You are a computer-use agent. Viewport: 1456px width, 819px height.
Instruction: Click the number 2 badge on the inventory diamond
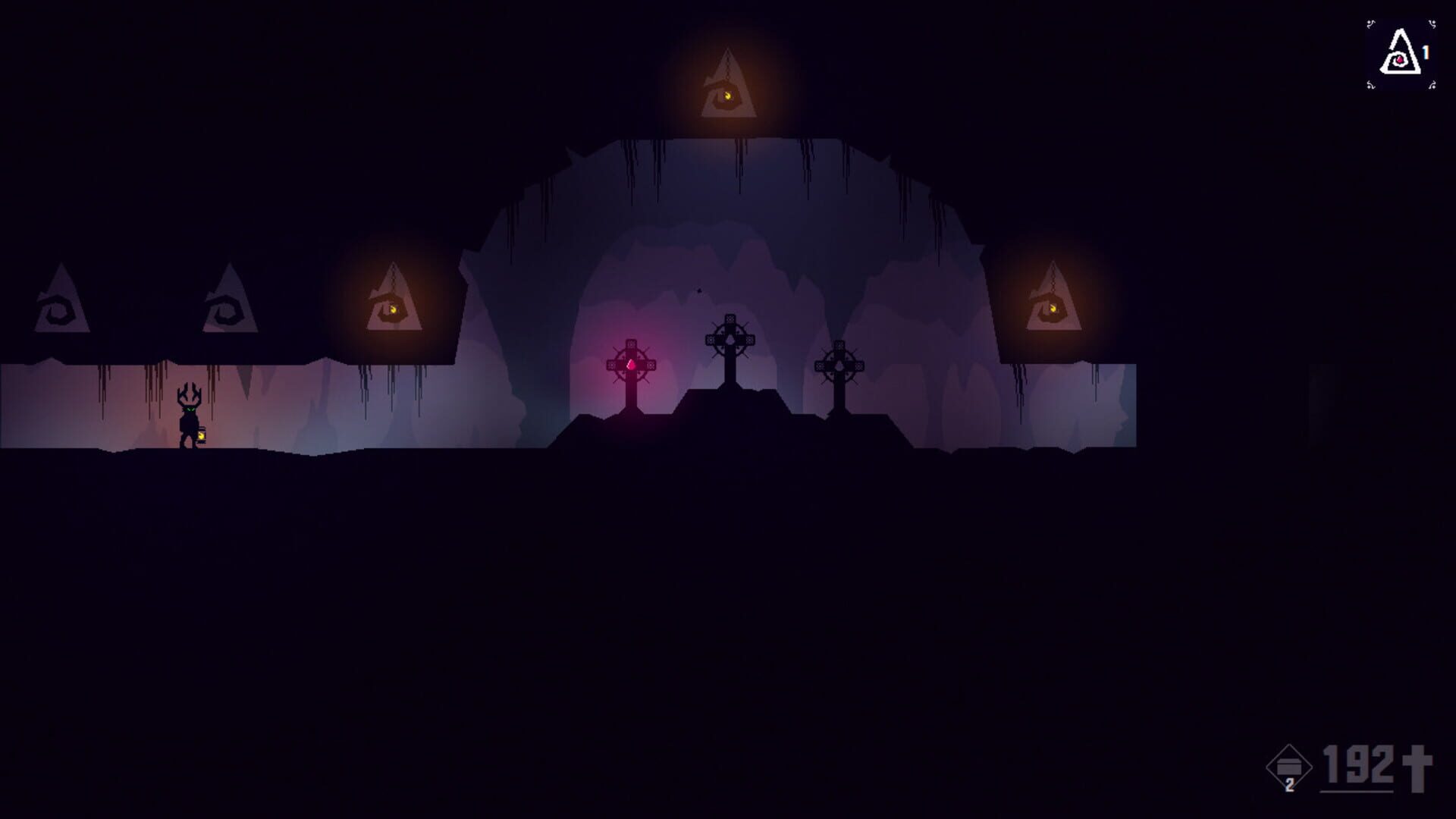(x=1290, y=786)
